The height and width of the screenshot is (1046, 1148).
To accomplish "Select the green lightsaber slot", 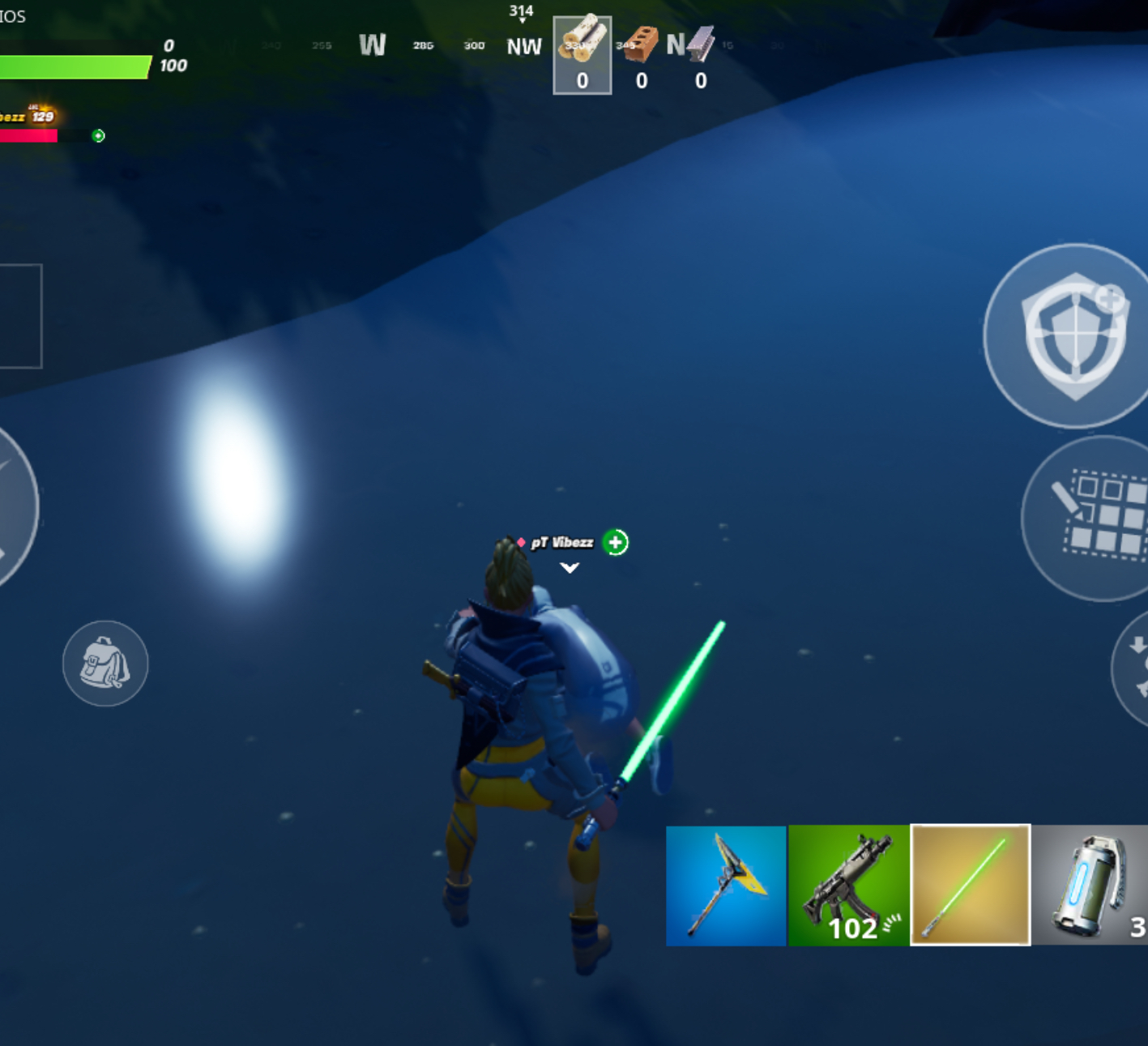I will click(x=971, y=885).
